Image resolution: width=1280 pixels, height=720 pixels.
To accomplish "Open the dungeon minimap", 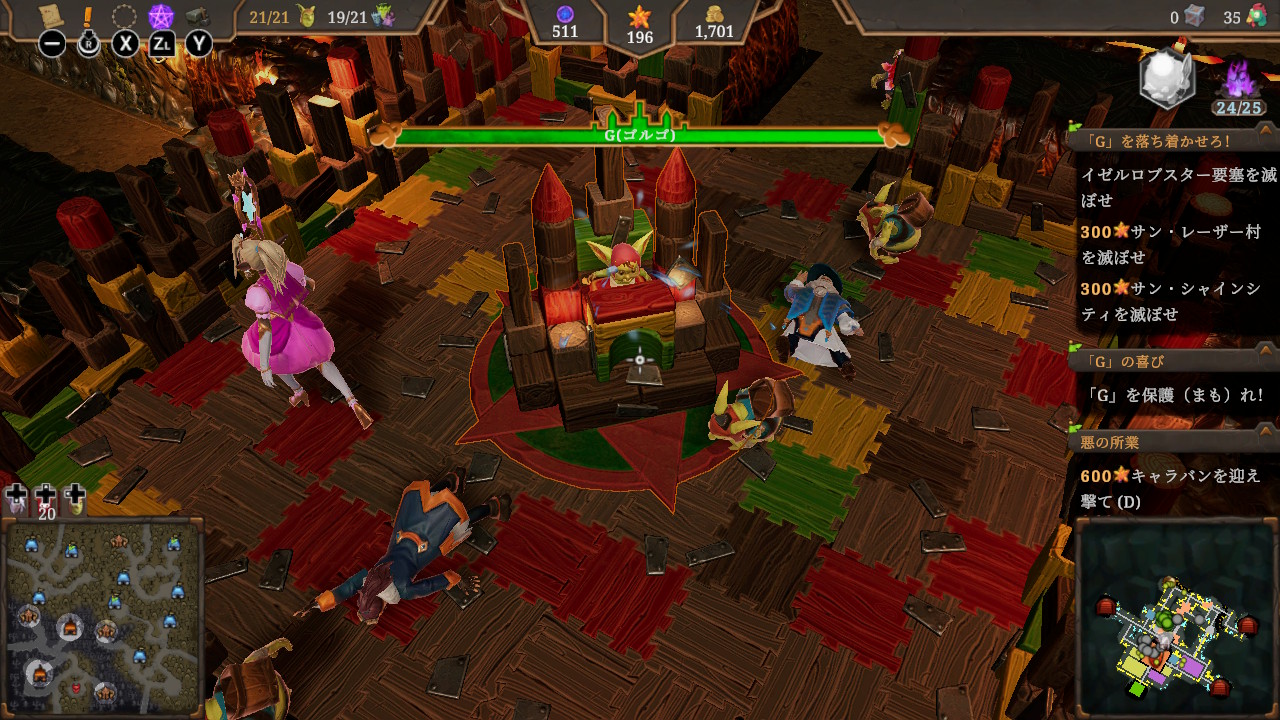I will (1176, 614).
